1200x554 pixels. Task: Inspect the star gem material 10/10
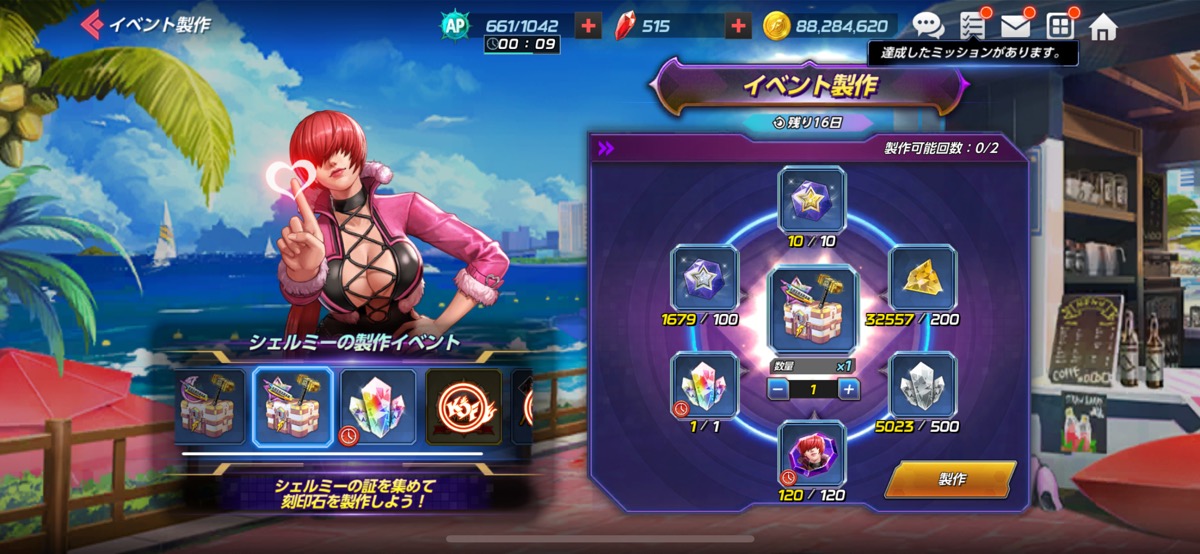(811, 200)
